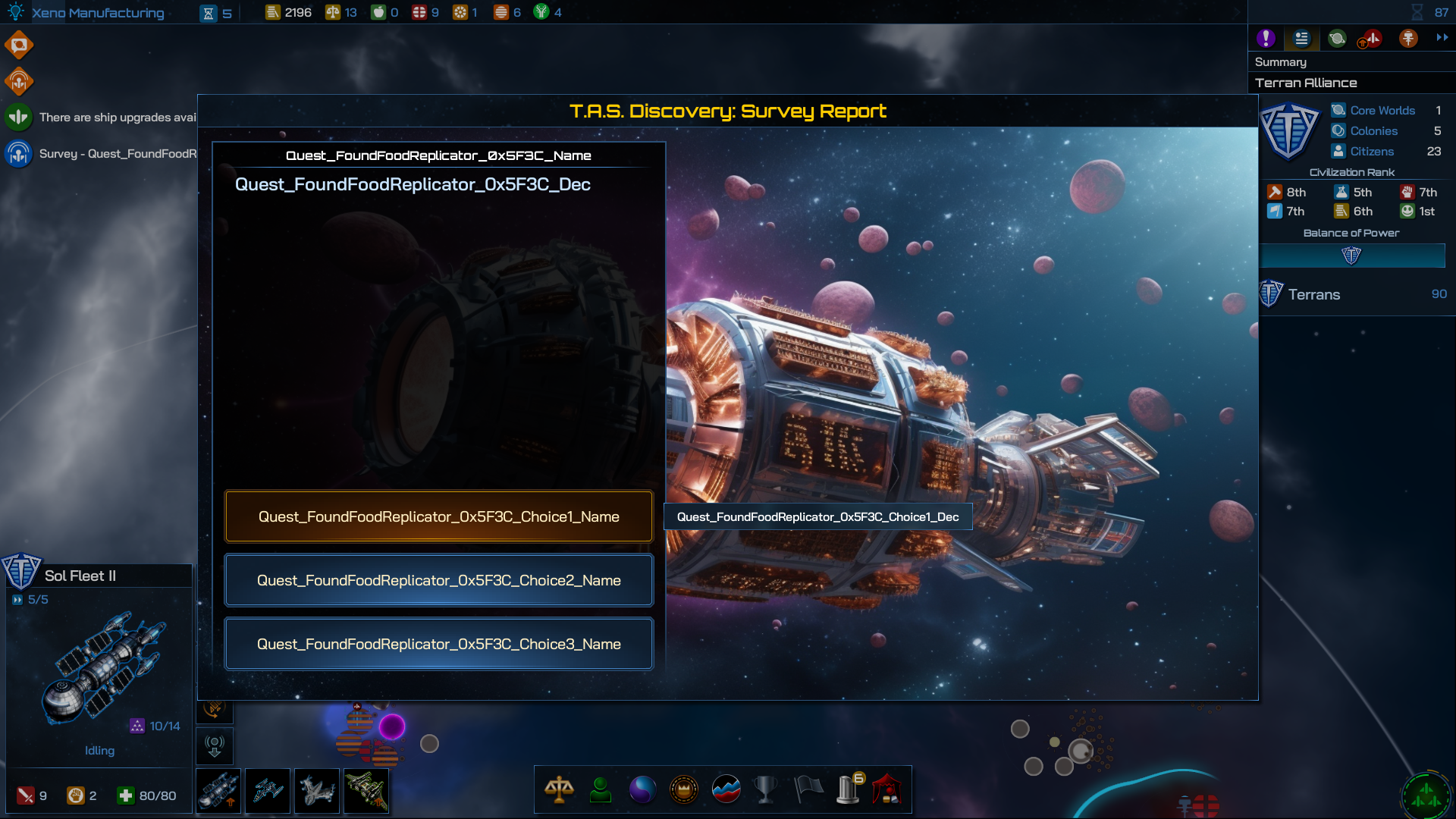1456x819 pixels.
Task: Open the trophy icon in bottom bar
Action: point(766,789)
